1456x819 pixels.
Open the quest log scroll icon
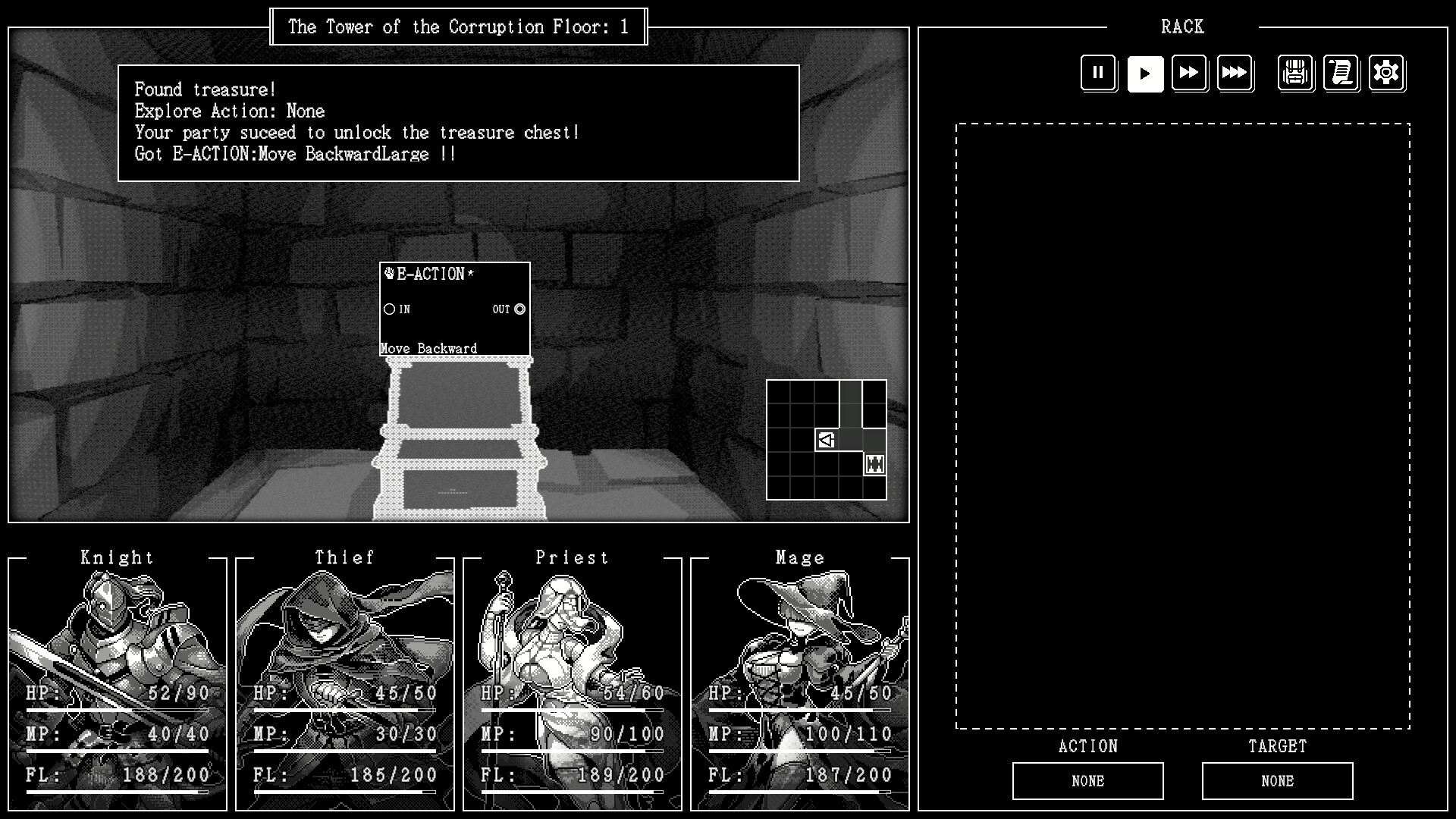(1341, 73)
